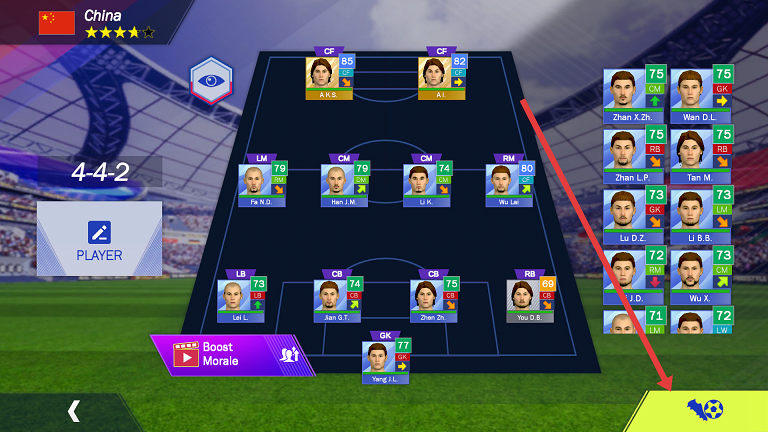Go back with the left arrow
Screen dimensions: 768x432
tap(73, 410)
